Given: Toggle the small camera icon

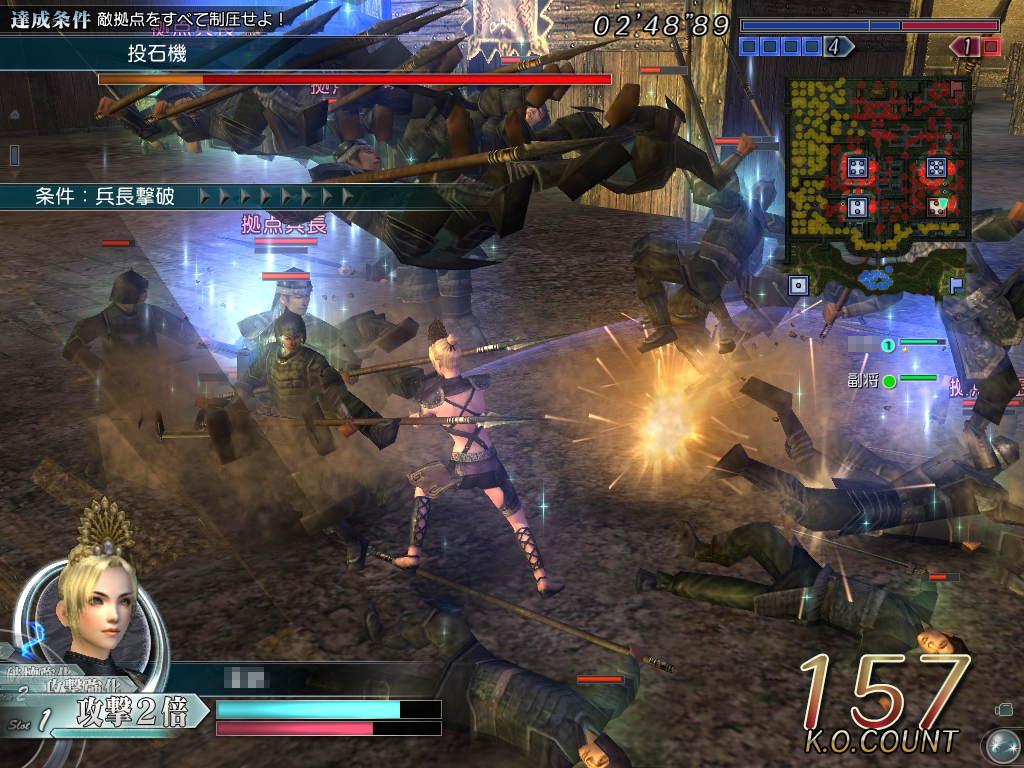Looking at the screenshot, I should [1004, 710].
